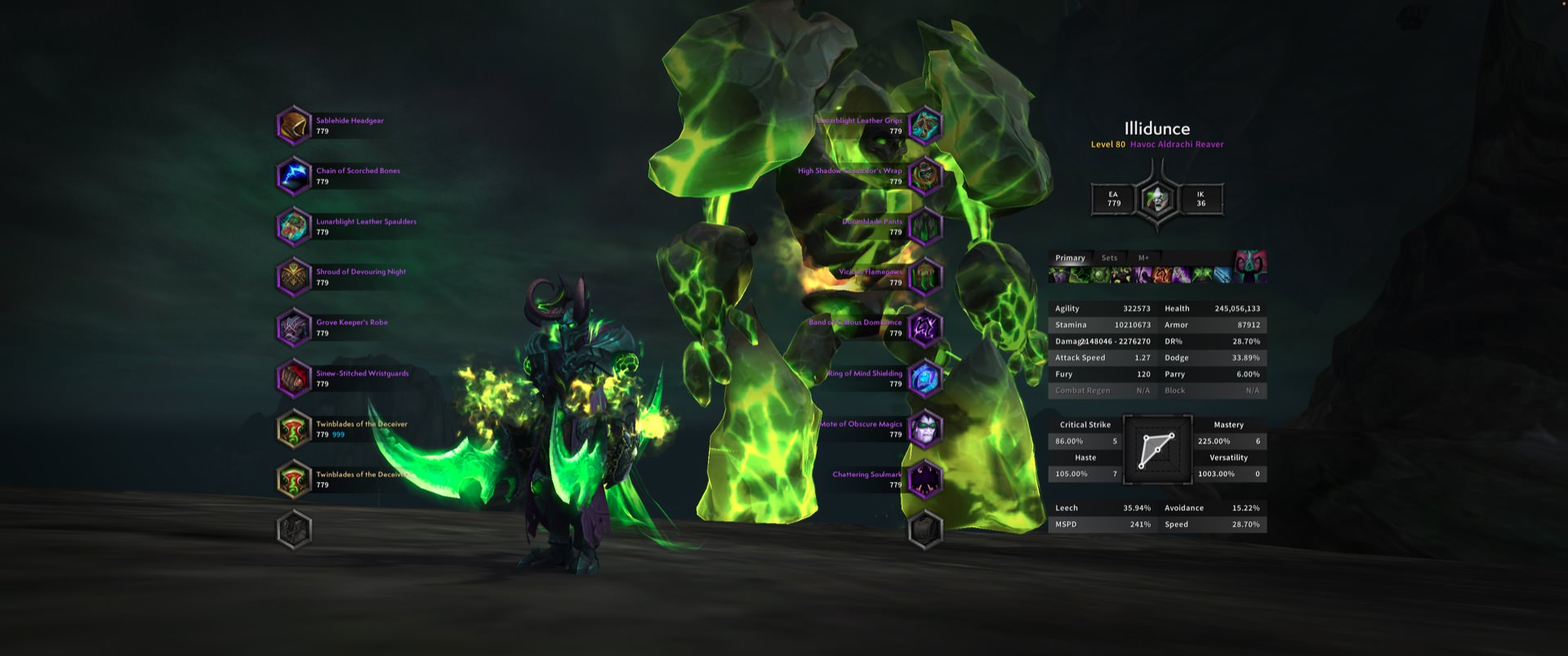1568x656 pixels.
Task: Inspect the Band of Callous Dominance ring
Action: point(925,328)
